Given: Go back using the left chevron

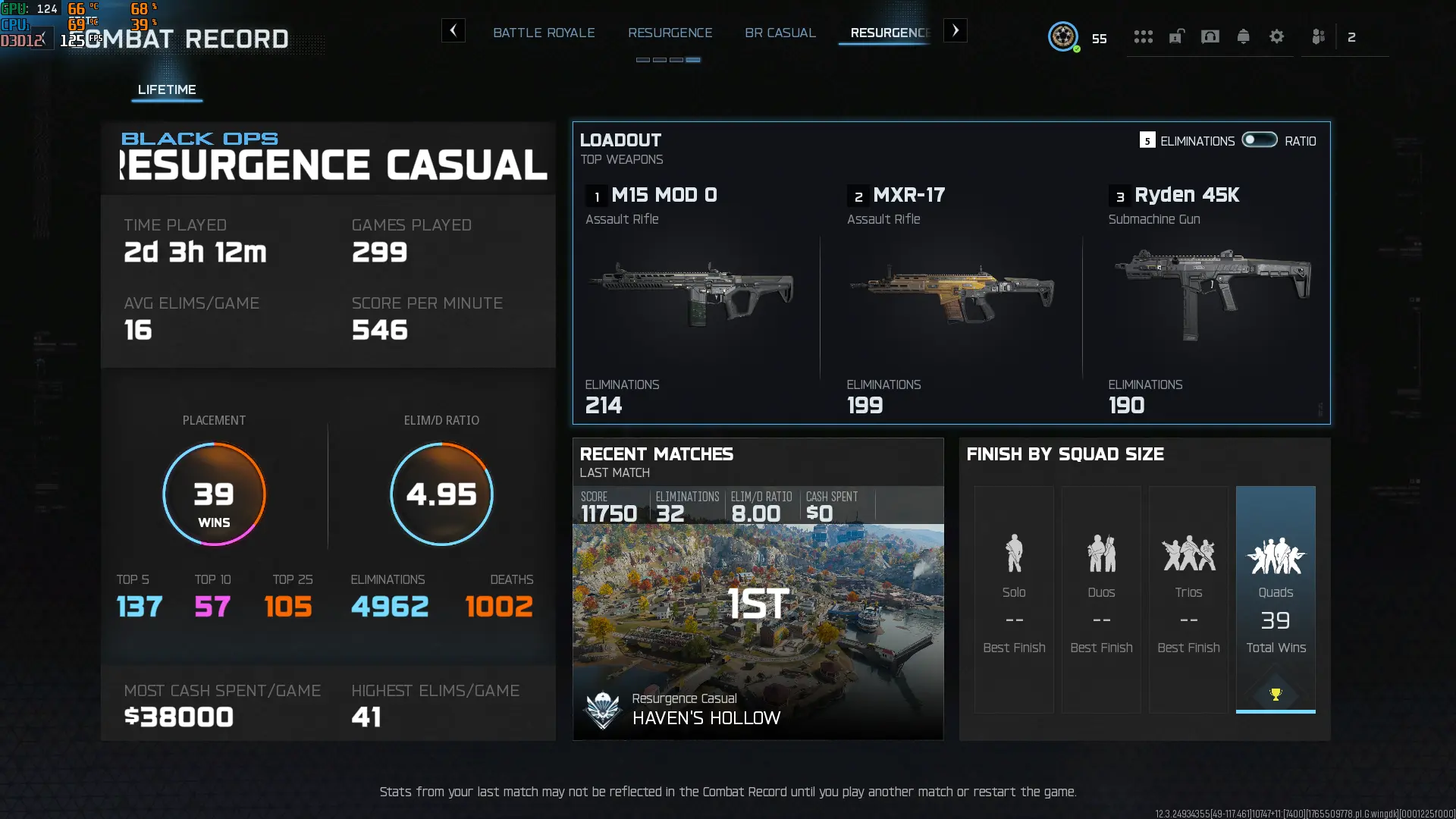Looking at the screenshot, I should pyautogui.click(x=453, y=31).
